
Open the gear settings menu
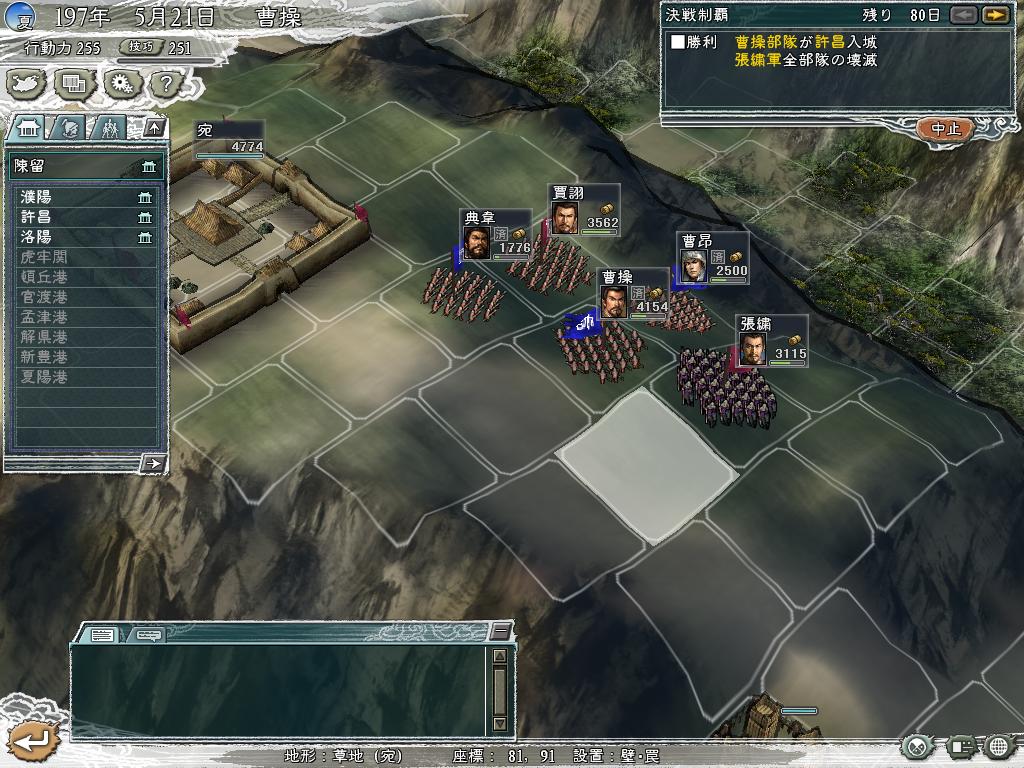coord(121,83)
